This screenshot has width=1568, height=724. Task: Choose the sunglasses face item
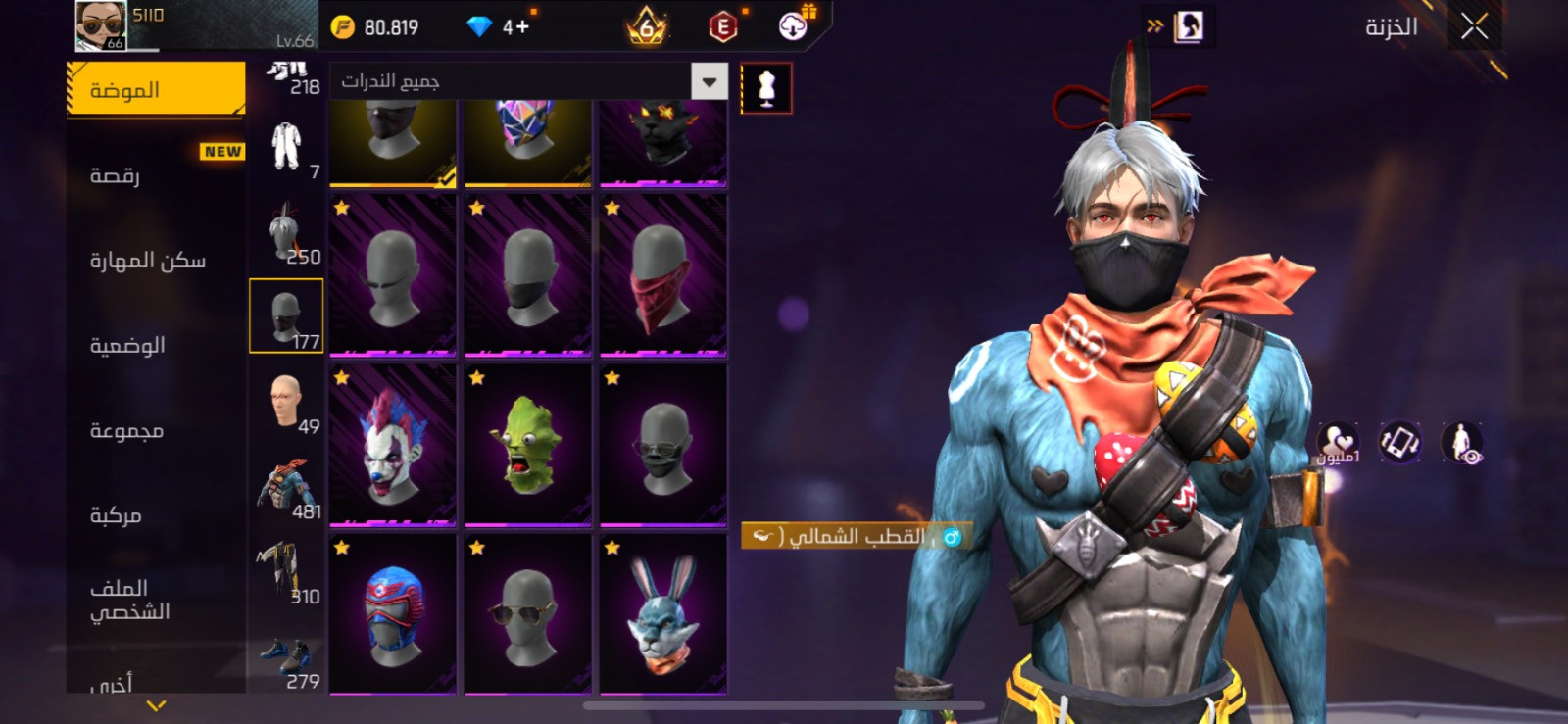[528, 615]
